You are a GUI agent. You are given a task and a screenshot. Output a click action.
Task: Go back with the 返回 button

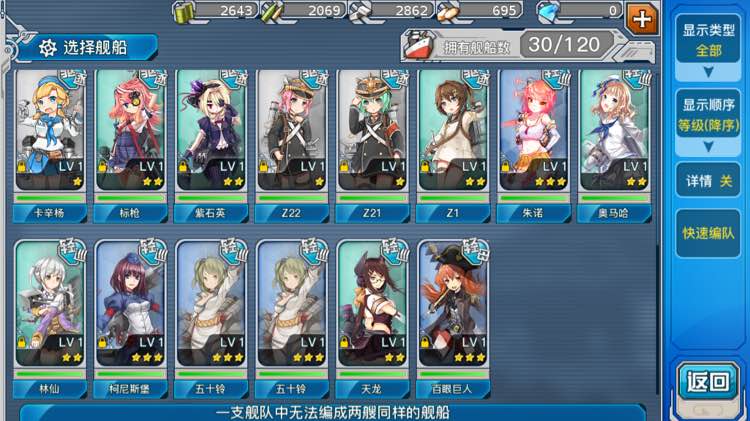coord(708,380)
